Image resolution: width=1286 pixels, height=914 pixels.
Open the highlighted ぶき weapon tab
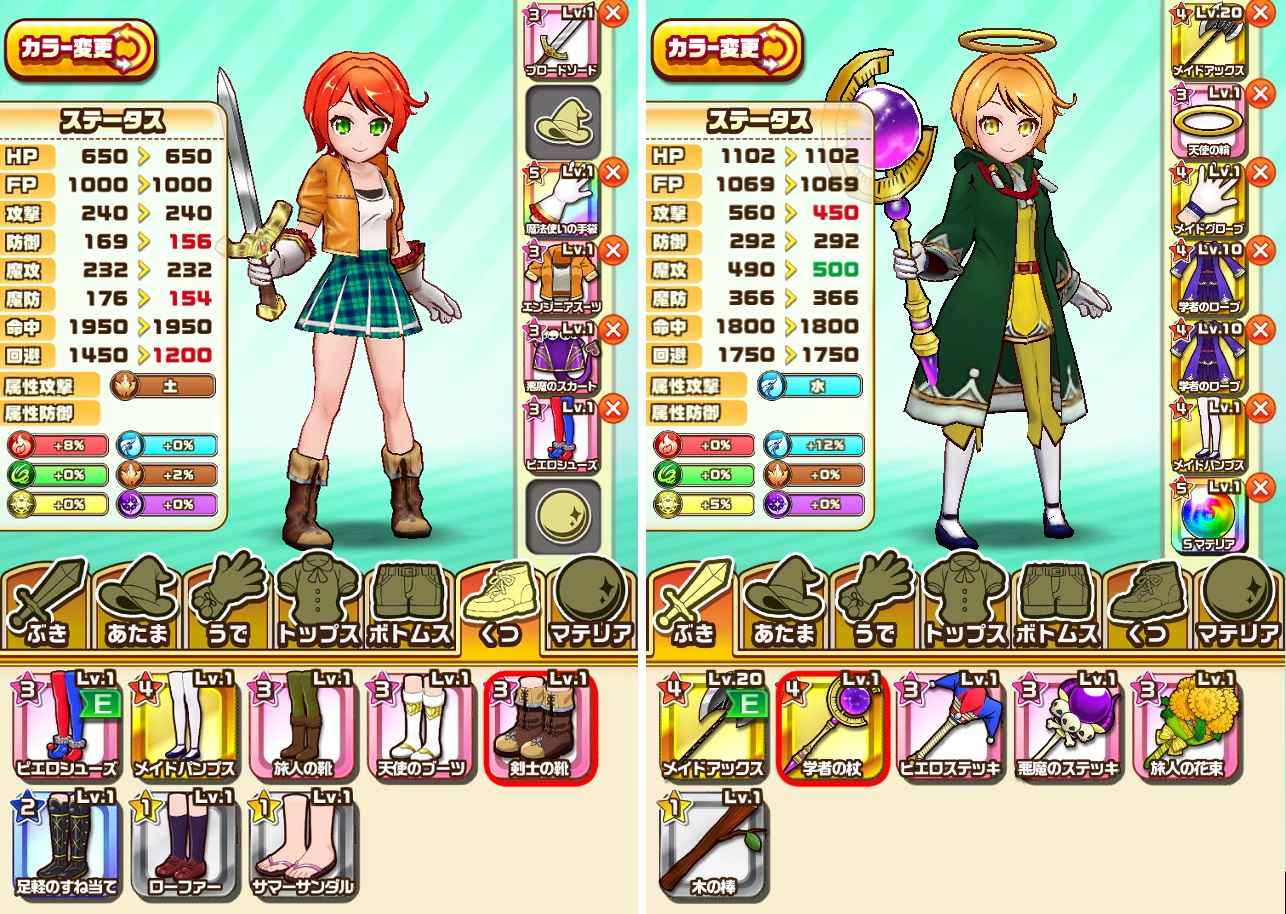point(692,606)
